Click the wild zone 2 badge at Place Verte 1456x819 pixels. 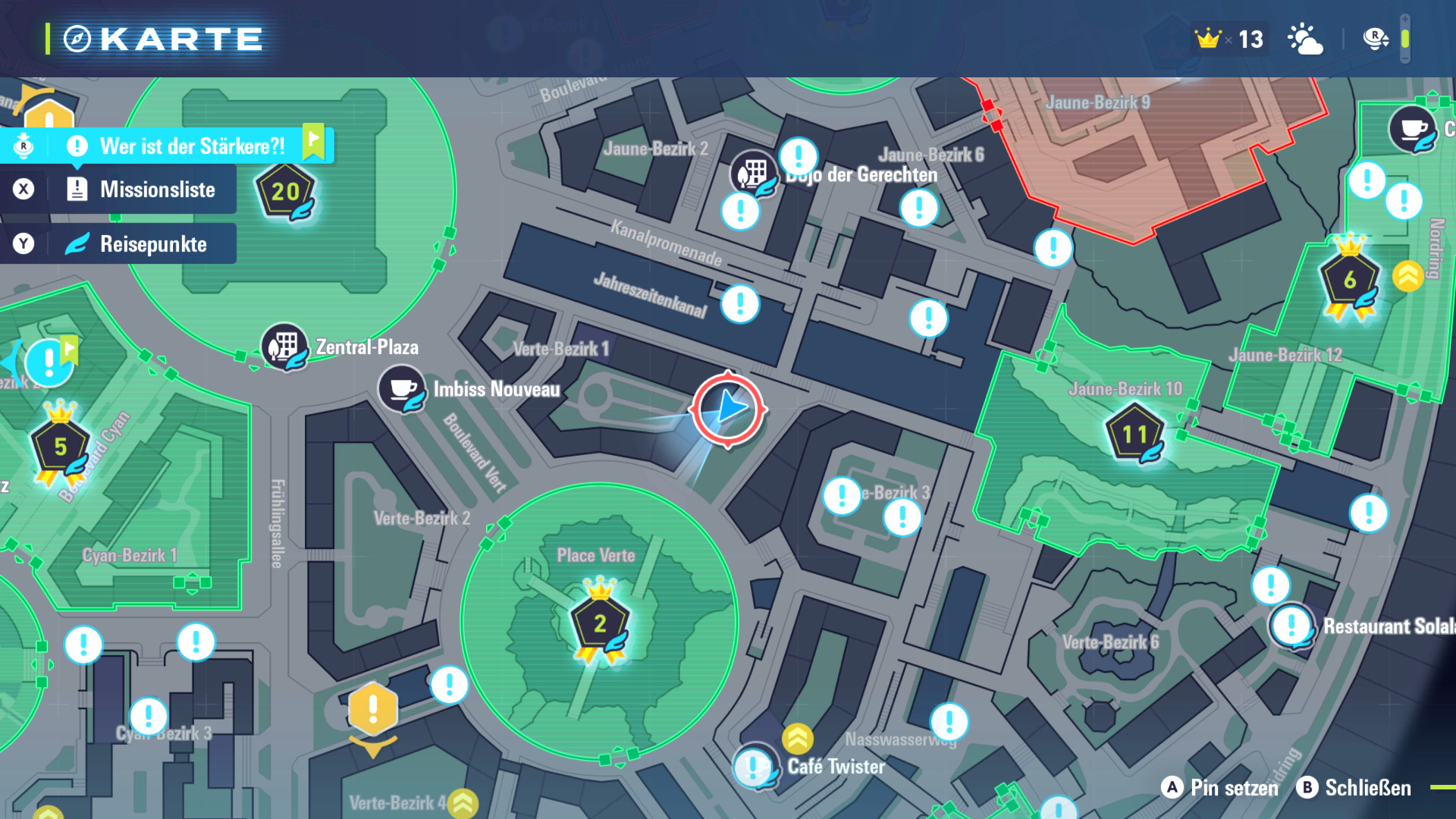[600, 623]
